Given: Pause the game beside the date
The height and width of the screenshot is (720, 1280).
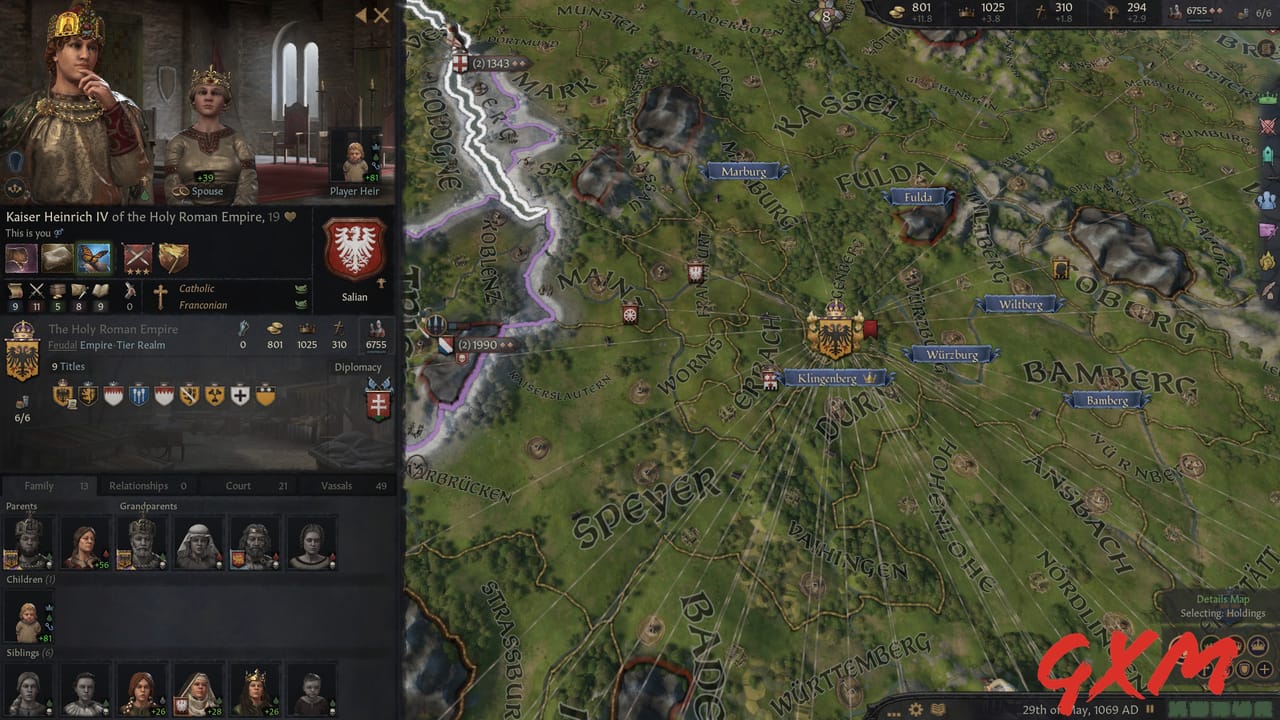Looking at the screenshot, I should [x=1150, y=709].
